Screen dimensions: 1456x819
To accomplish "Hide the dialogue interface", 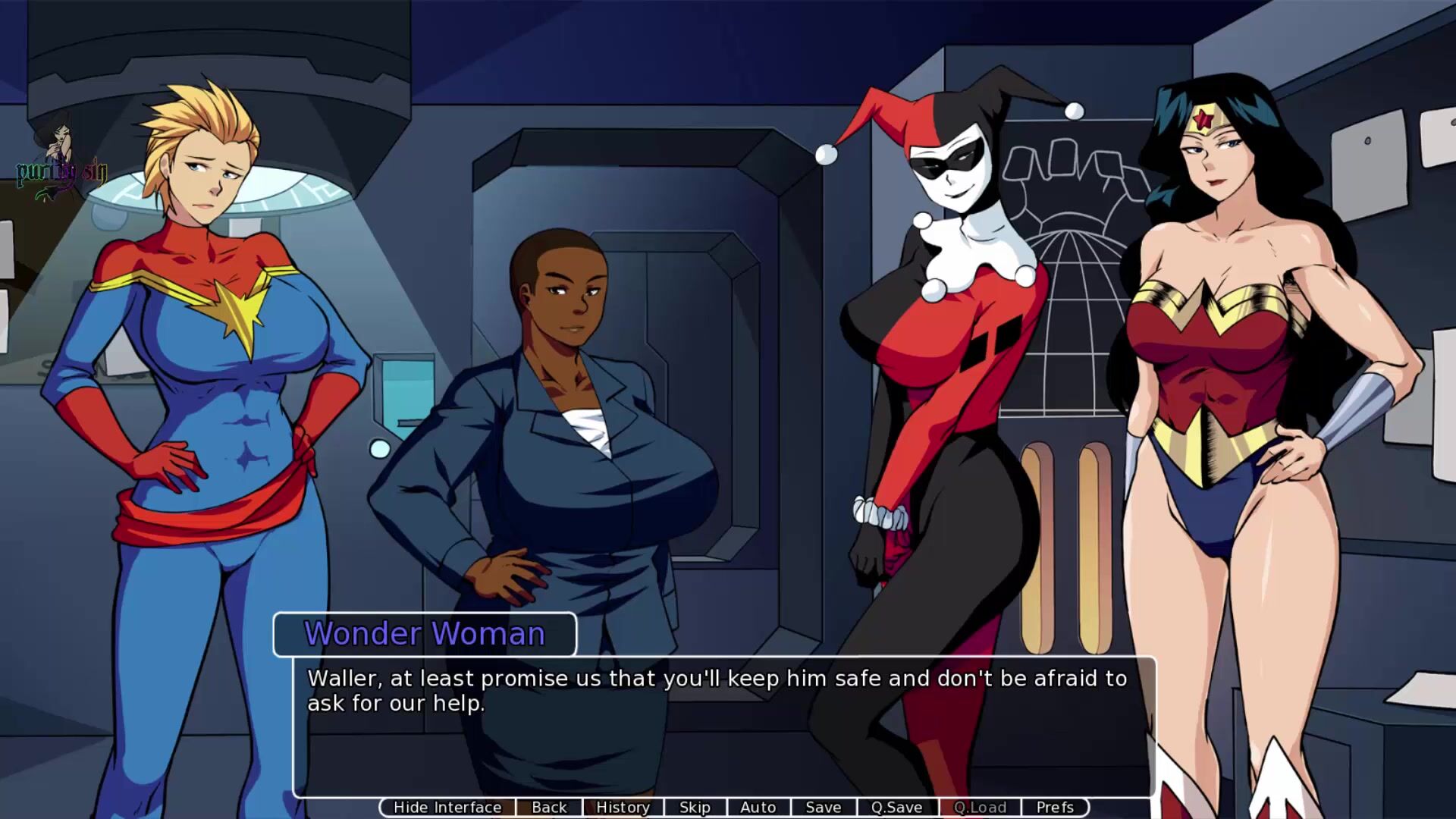I will 447,808.
